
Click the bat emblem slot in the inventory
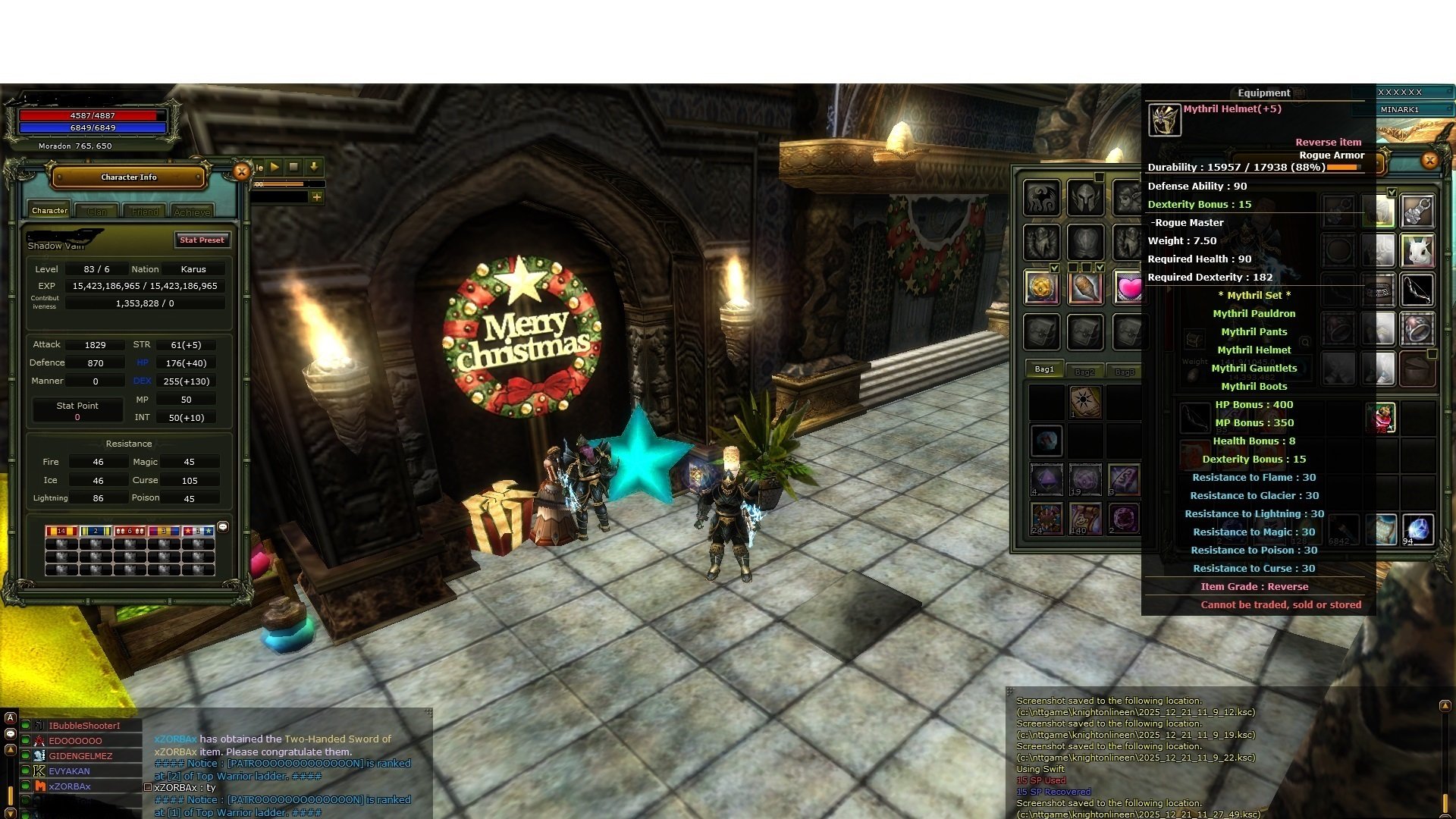[1043, 199]
